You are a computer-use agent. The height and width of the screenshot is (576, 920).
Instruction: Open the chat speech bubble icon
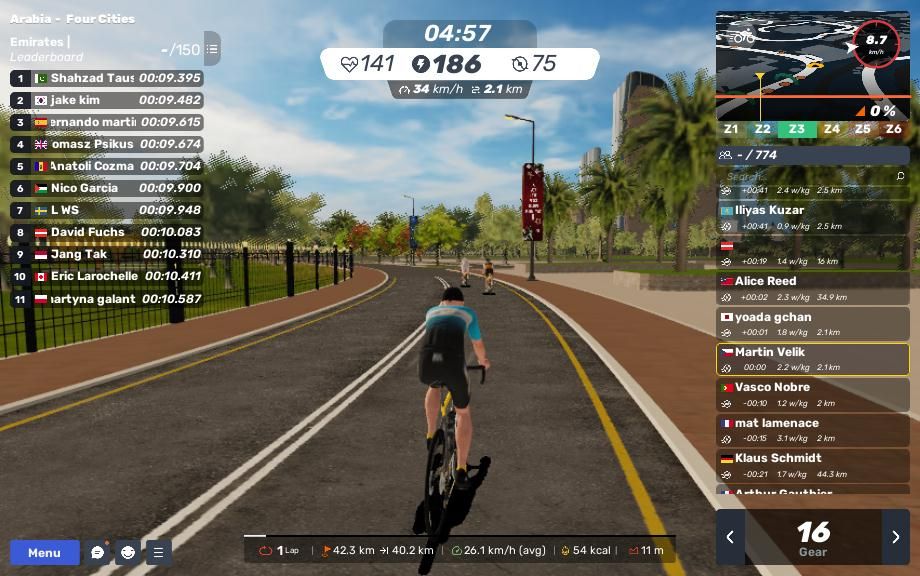tap(97, 552)
